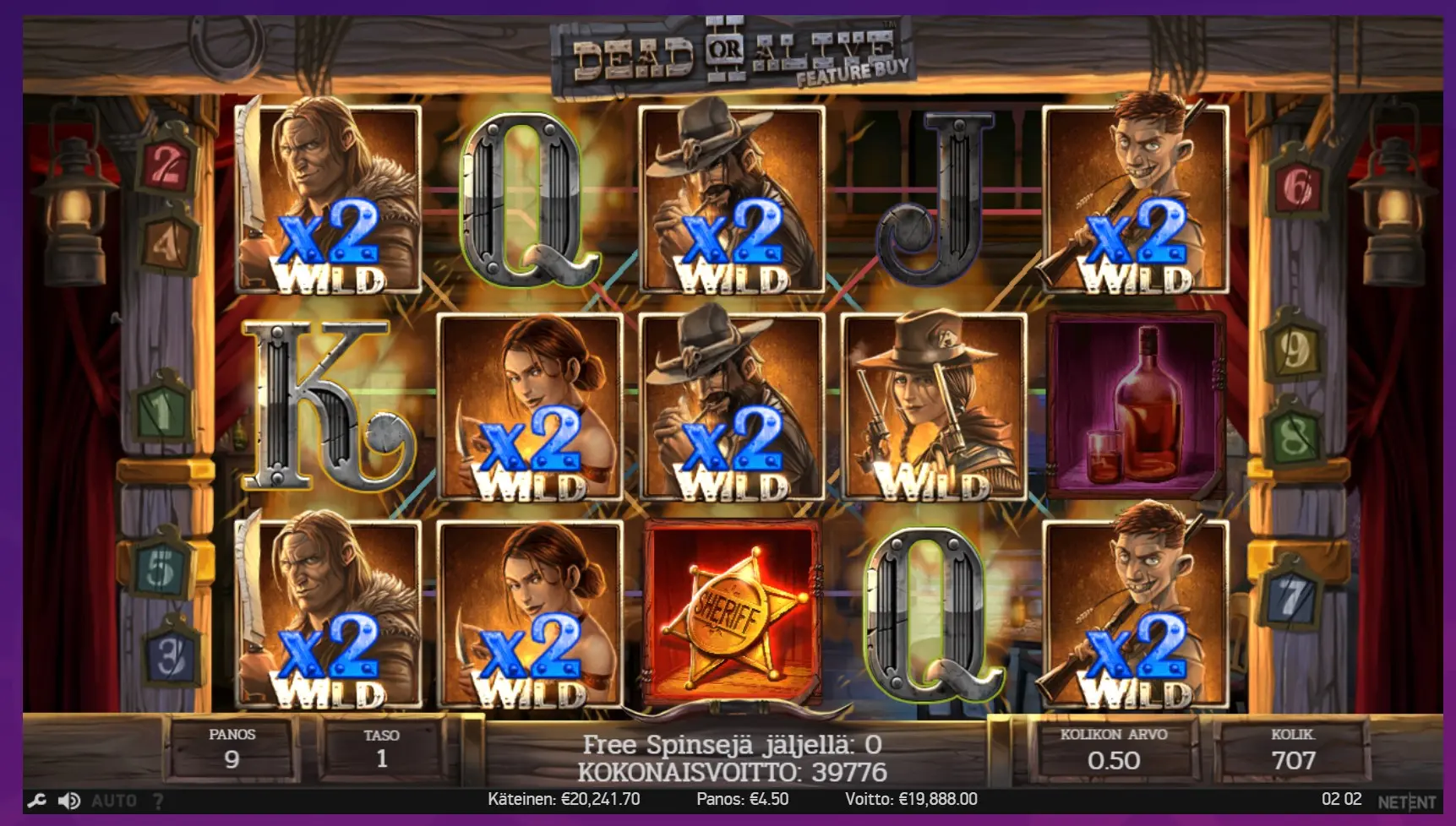Select payline marker number 3
The width and height of the screenshot is (1456, 826).
click(x=172, y=655)
